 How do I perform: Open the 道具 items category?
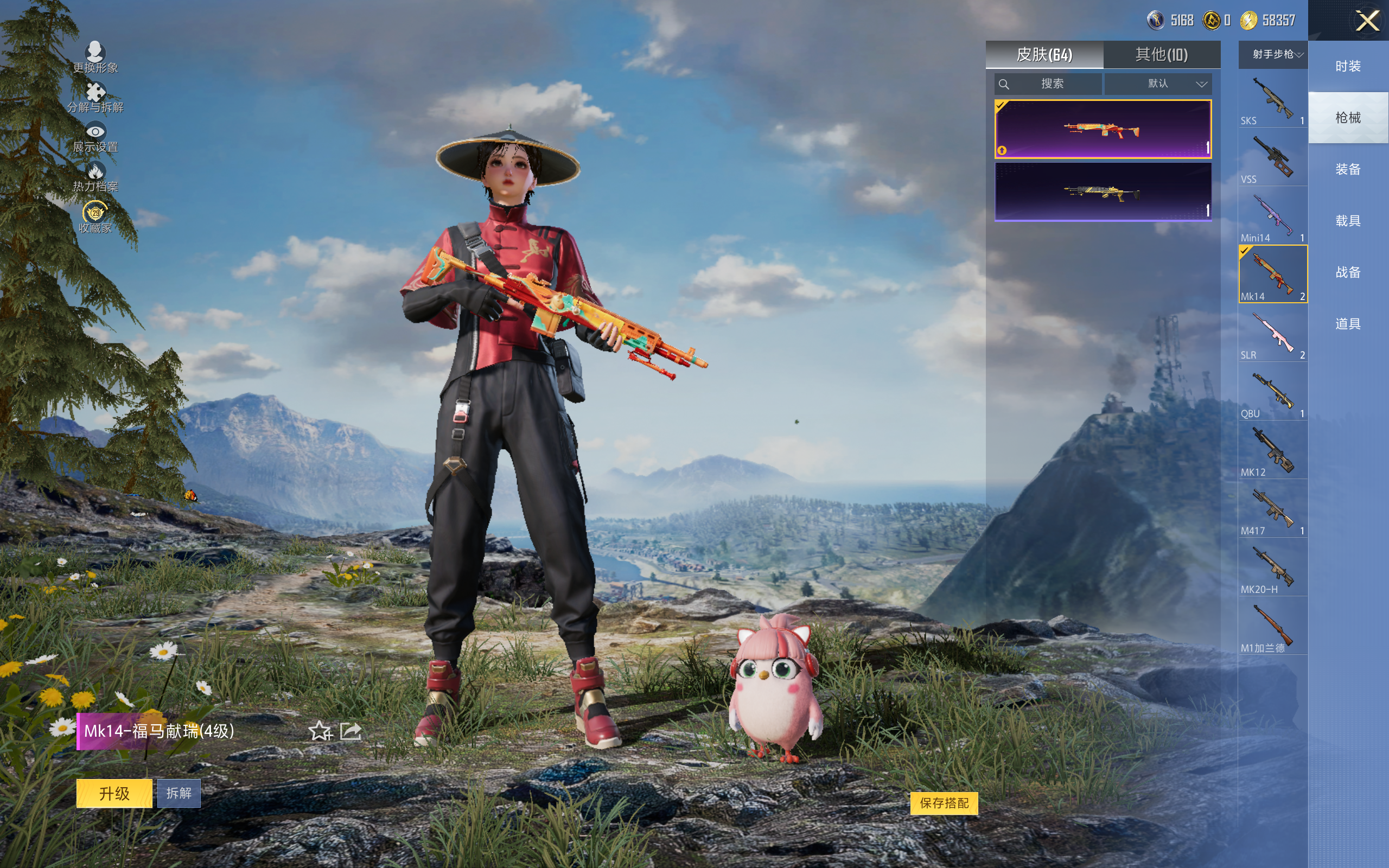1348,324
